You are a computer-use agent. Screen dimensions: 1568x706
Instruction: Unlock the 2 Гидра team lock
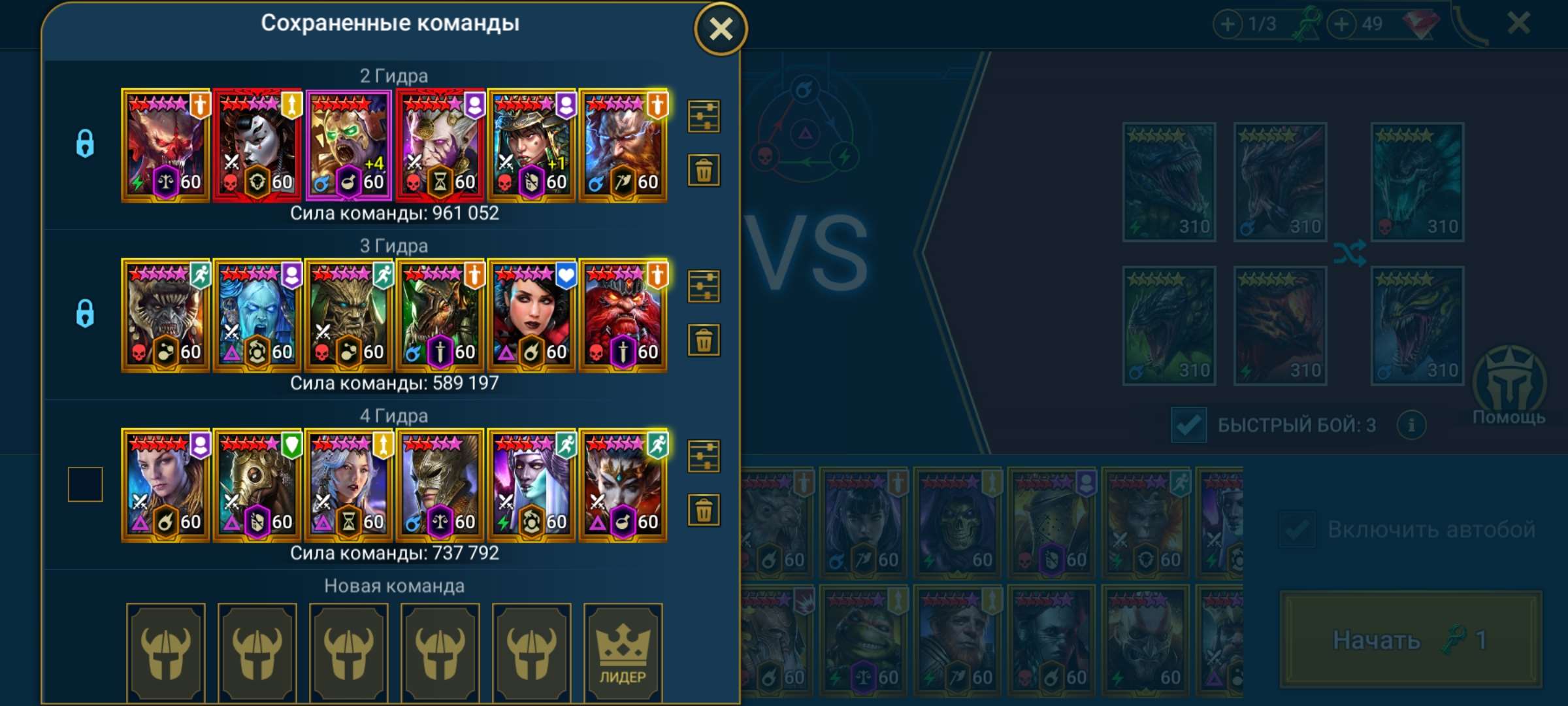point(83,143)
